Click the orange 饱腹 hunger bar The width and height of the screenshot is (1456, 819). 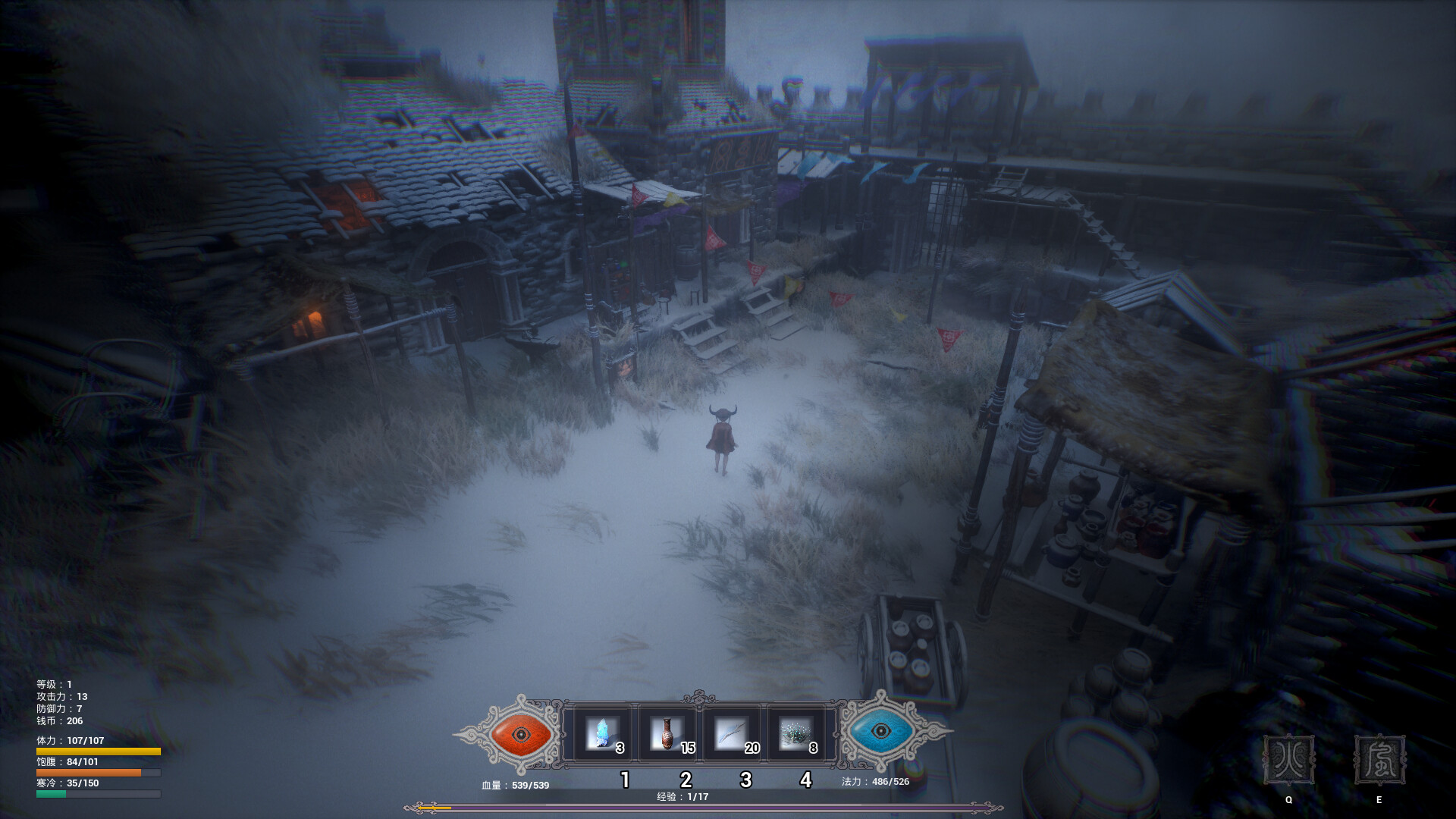pyautogui.click(x=99, y=773)
